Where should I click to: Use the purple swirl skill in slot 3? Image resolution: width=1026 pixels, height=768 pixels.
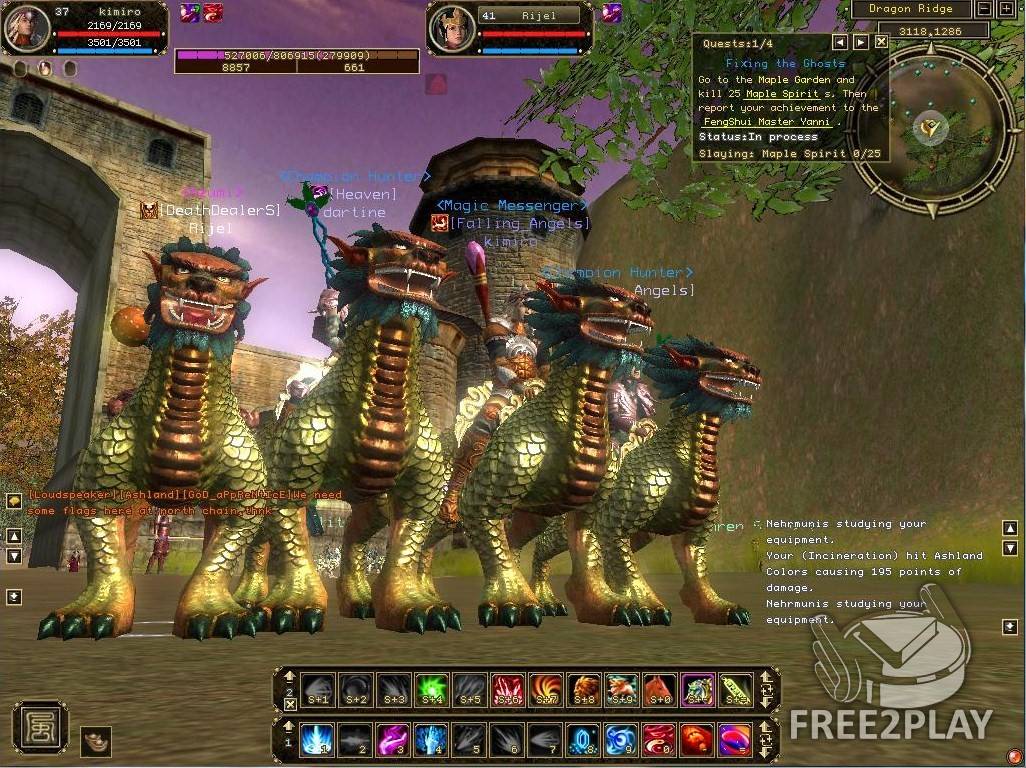(x=394, y=740)
